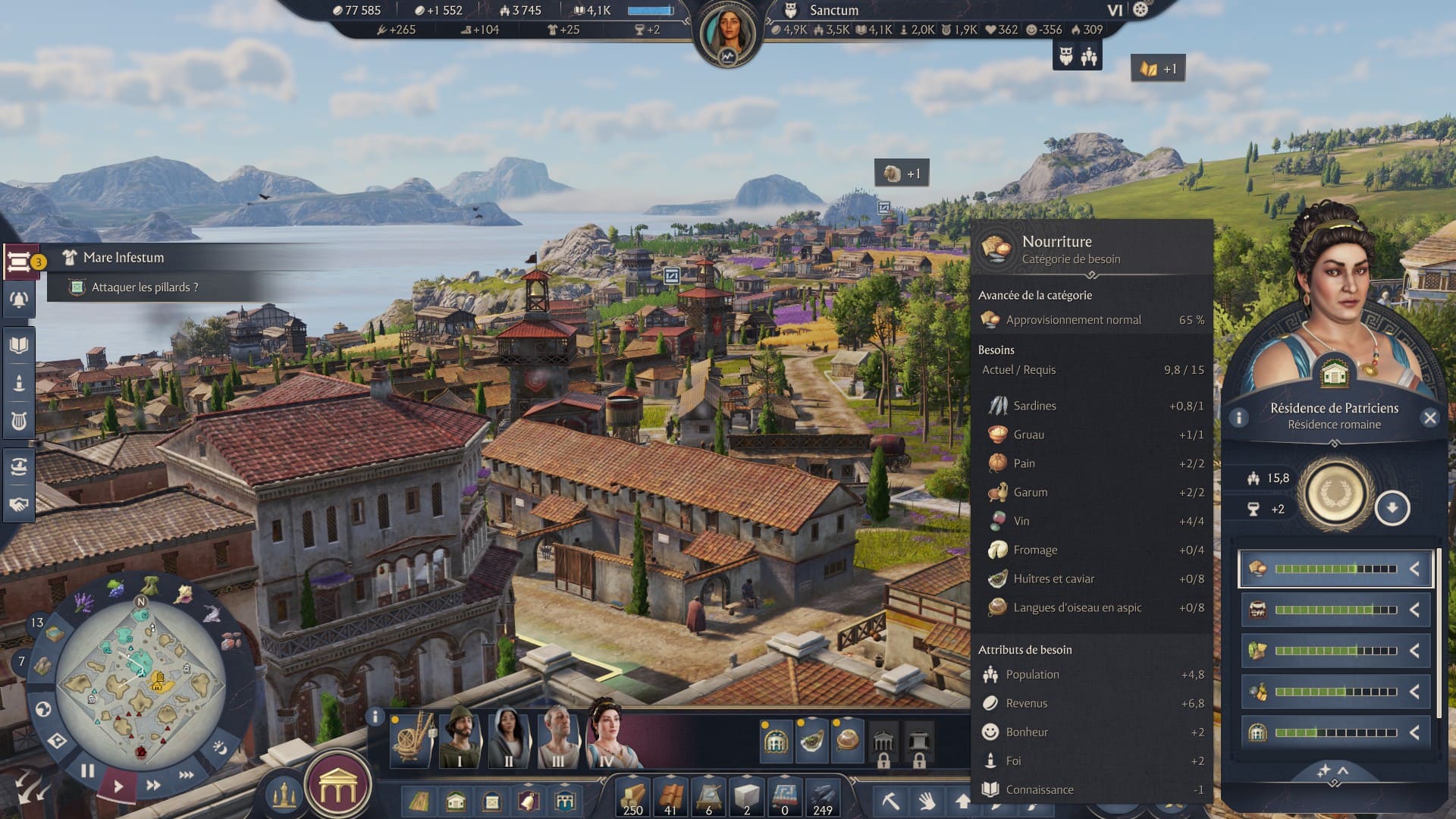This screenshot has width=1456, height=819.
Task: Expand the first green need bar chevron
Action: 1415,566
